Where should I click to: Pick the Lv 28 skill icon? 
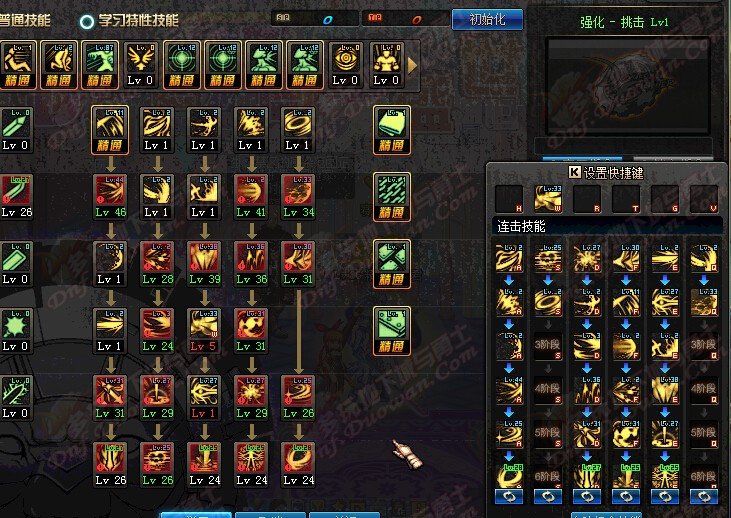point(157,258)
